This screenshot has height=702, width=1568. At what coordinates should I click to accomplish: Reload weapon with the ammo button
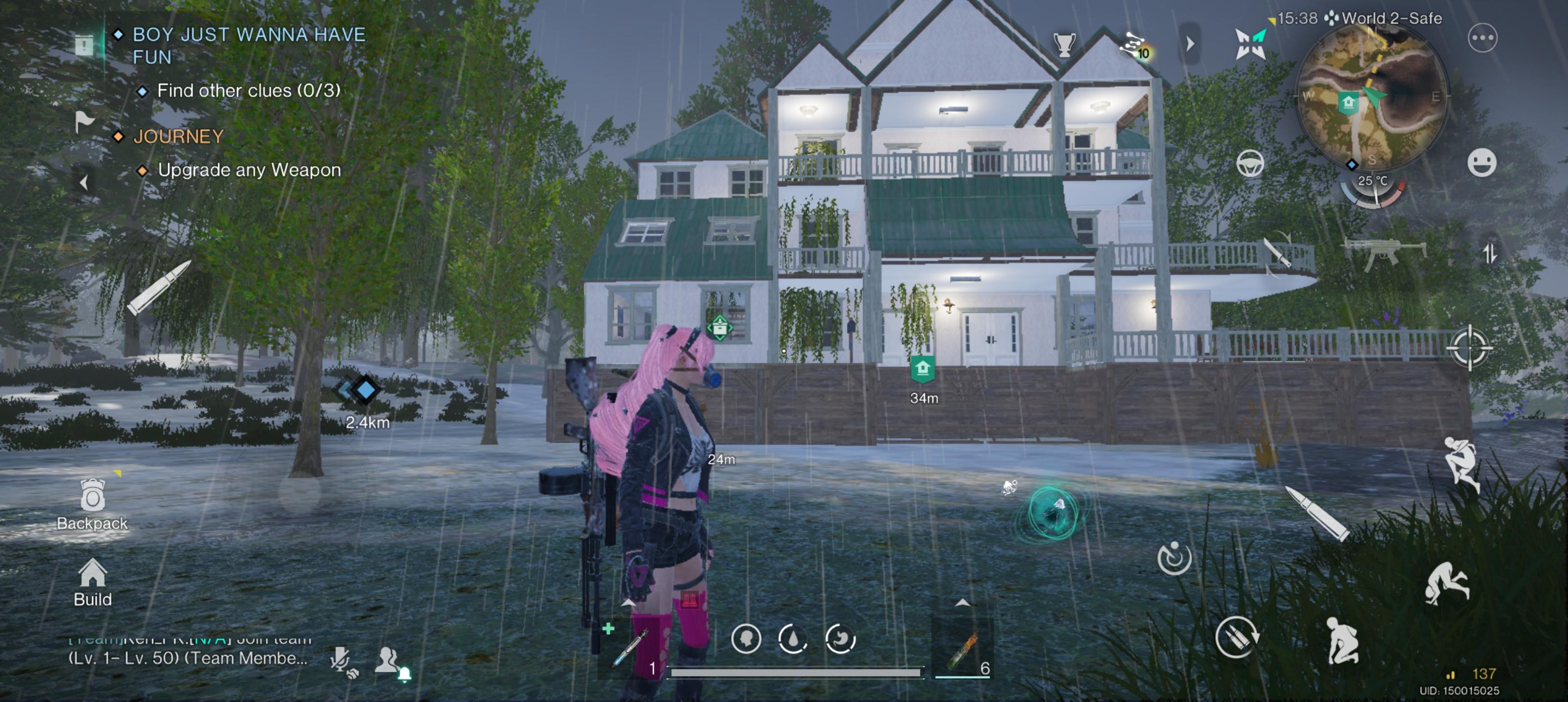(x=1235, y=637)
